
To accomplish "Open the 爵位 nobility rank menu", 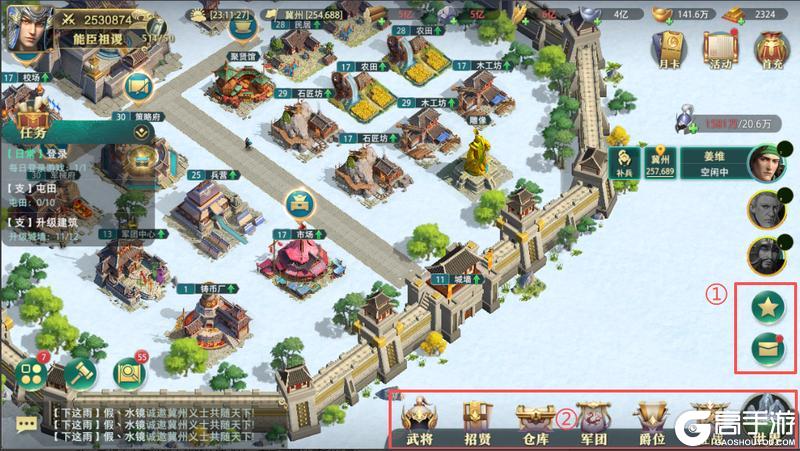I will pyautogui.click(x=651, y=420).
